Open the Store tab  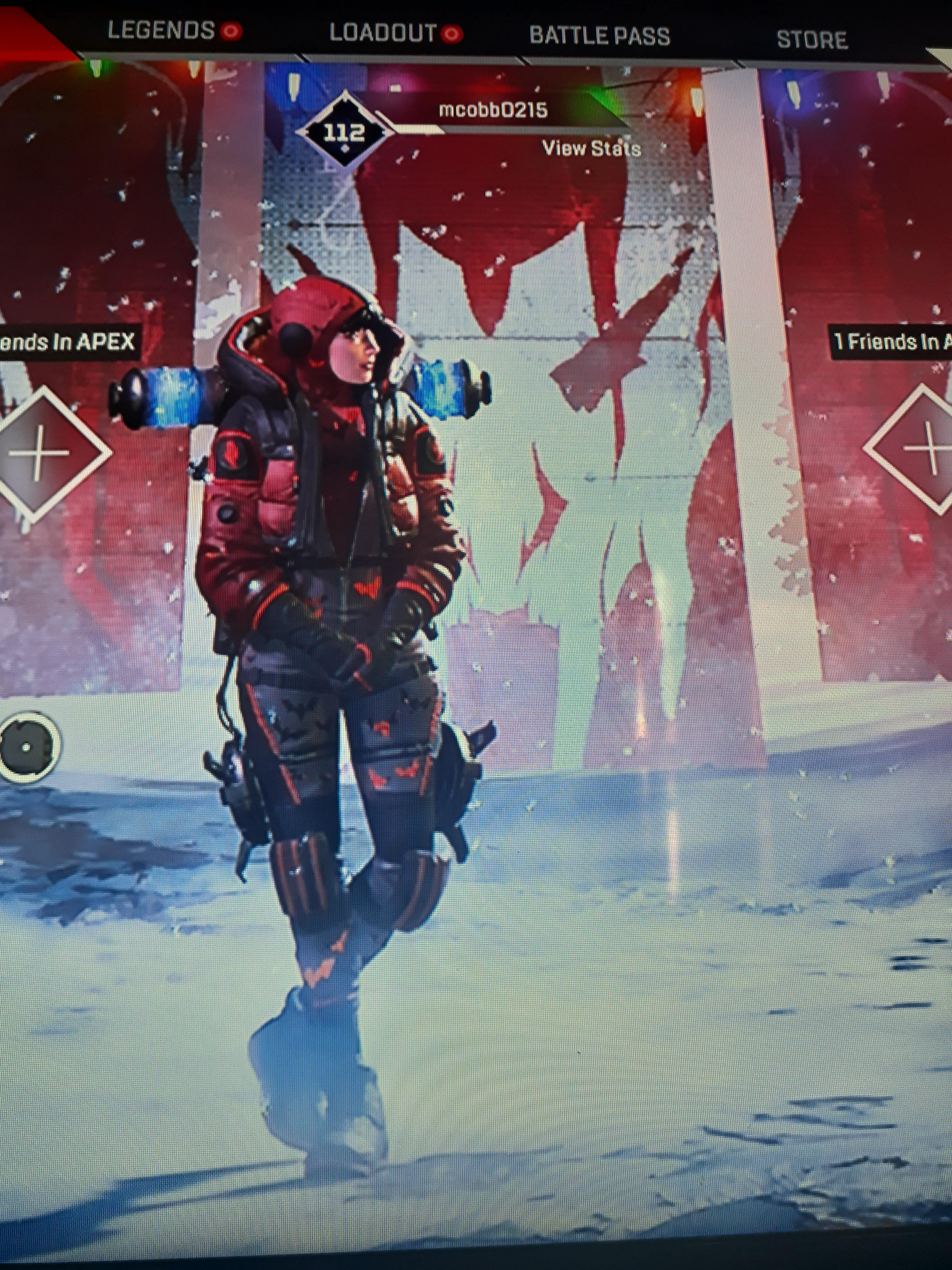[x=811, y=40]
